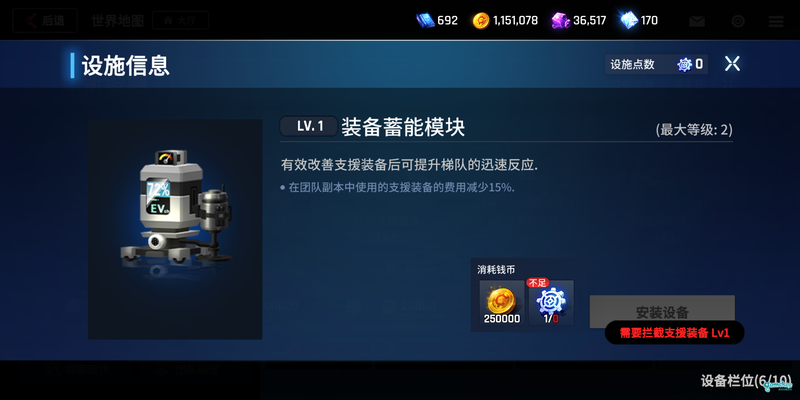Click the greyed 安装设备 install button
The image size is (800, 400).
coord(661,310)
